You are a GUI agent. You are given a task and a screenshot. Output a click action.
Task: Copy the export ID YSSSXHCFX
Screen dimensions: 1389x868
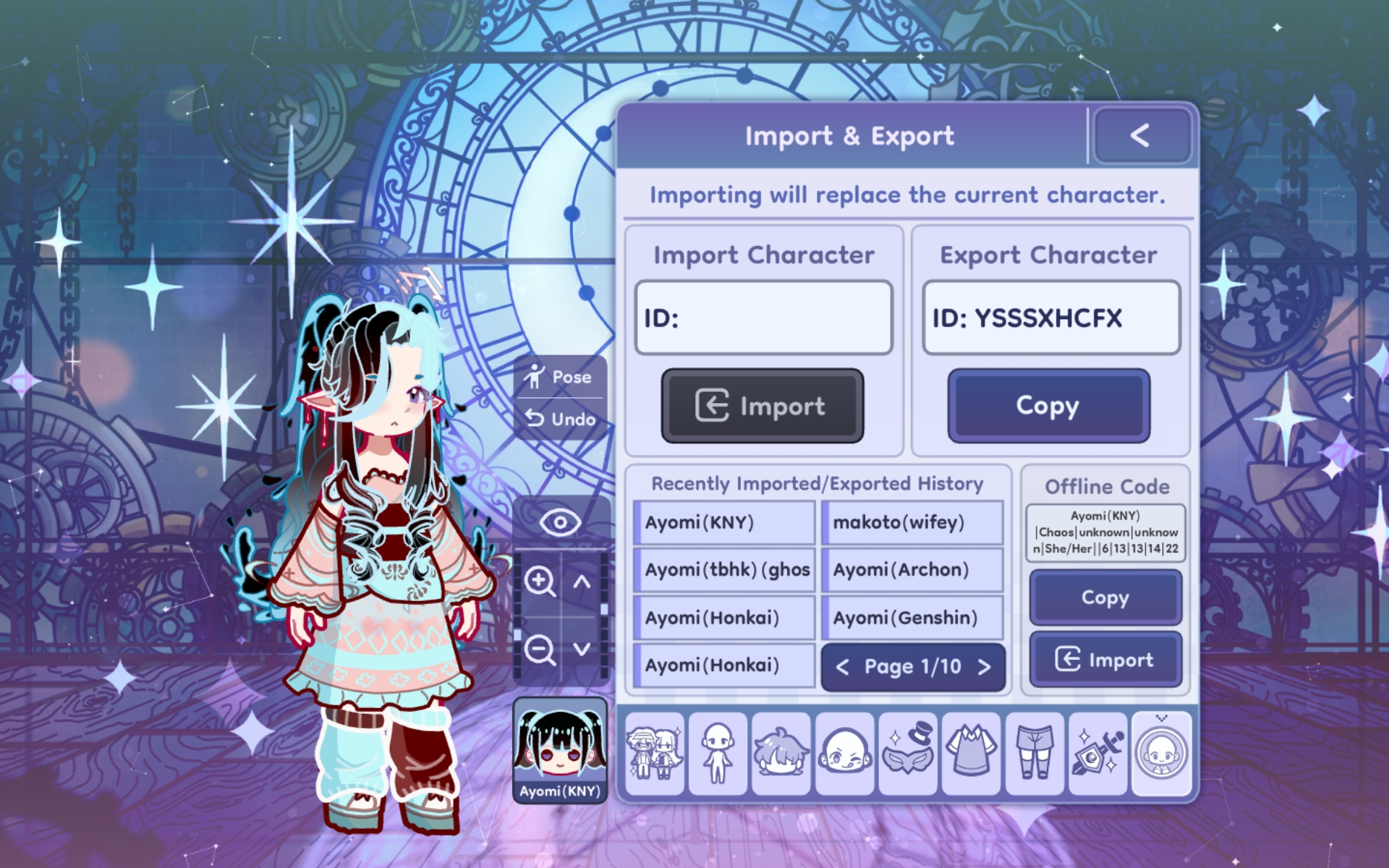1048,406
